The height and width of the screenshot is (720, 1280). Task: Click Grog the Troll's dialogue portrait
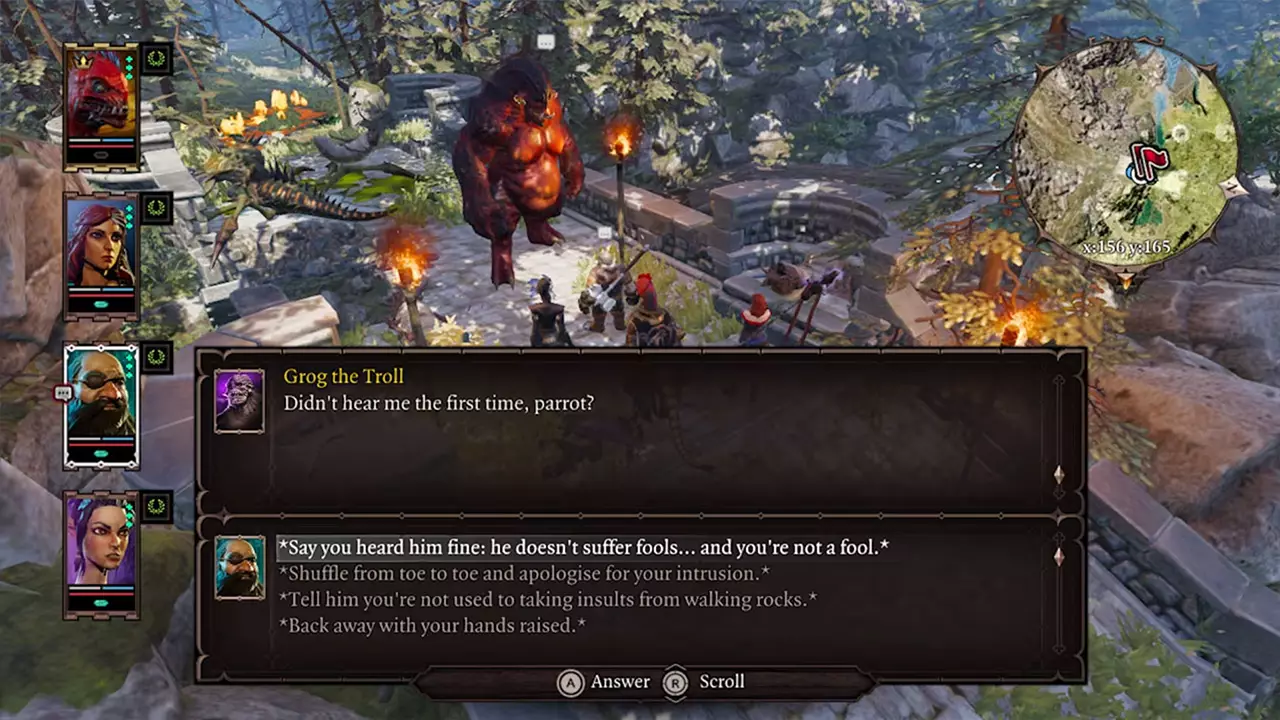coord(239,399)
